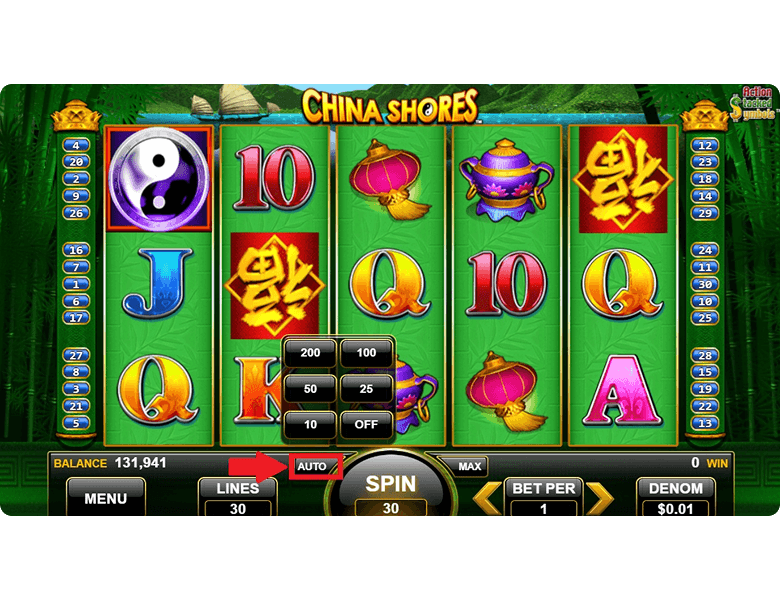The height and width of the screenshot is (600, 780).
Task: Toggle the AUTO spin button
Action: pos(312,466)
